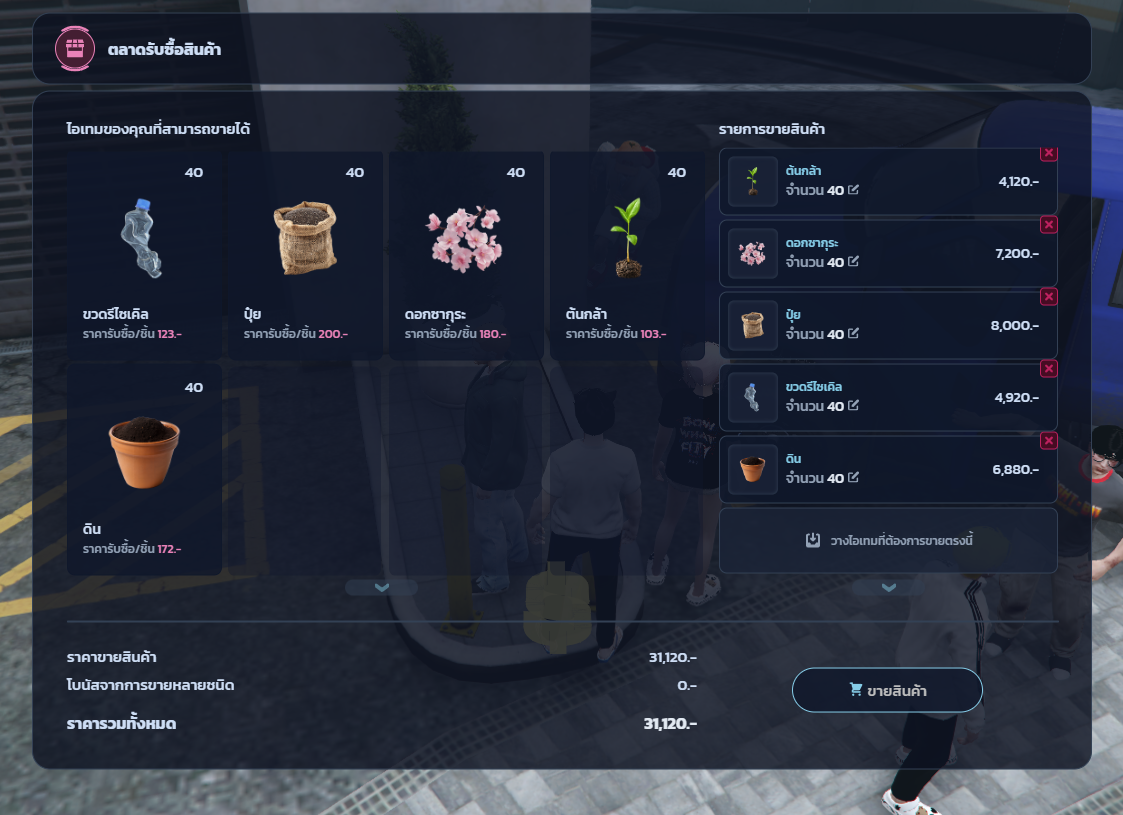
Task: Select the ดอกซากุระ sakura blossom item
Action: [x=466, y=255]
